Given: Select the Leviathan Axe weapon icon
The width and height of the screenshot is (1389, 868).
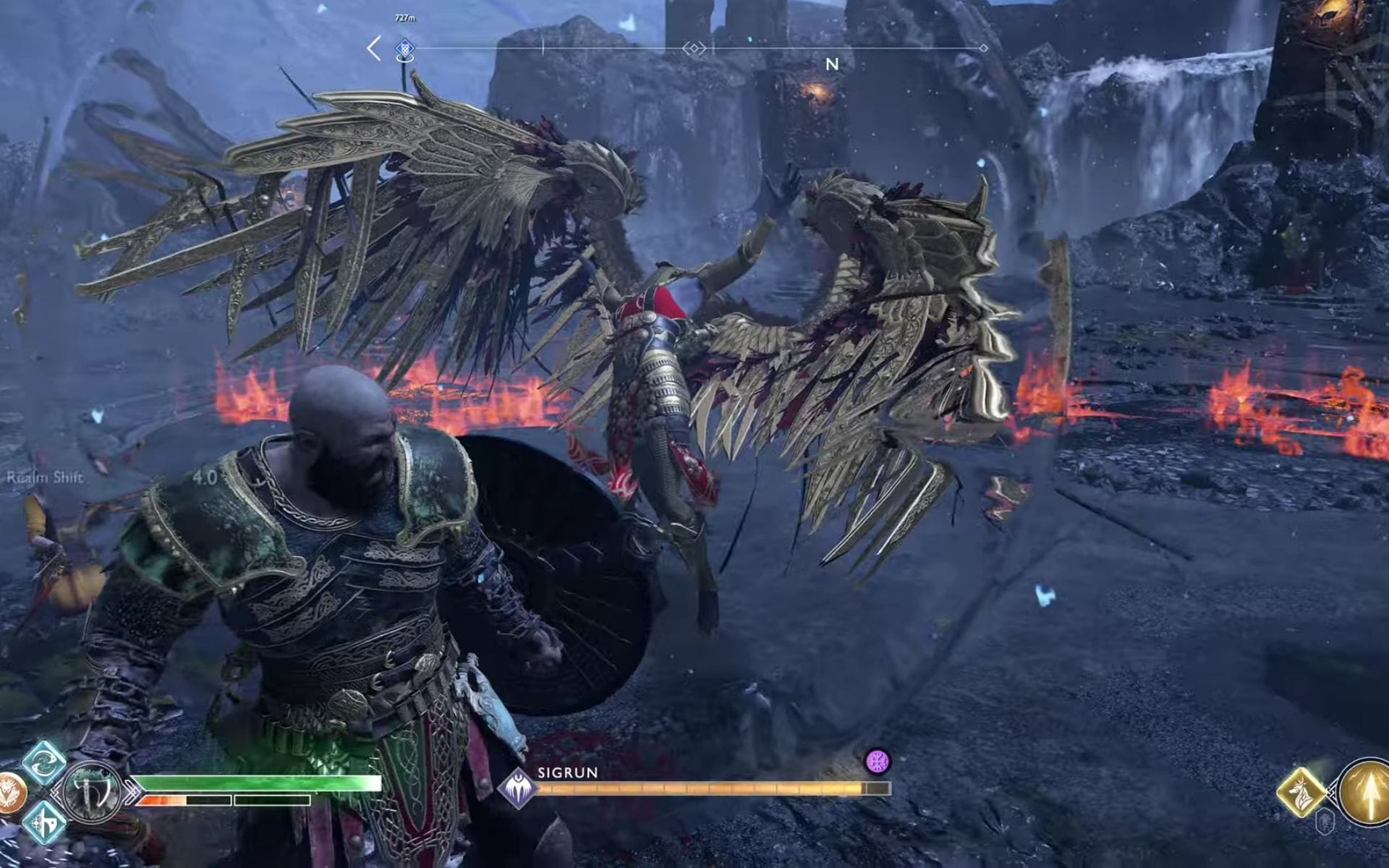Looking at the screenshot, I should click(x=93, y=793).
